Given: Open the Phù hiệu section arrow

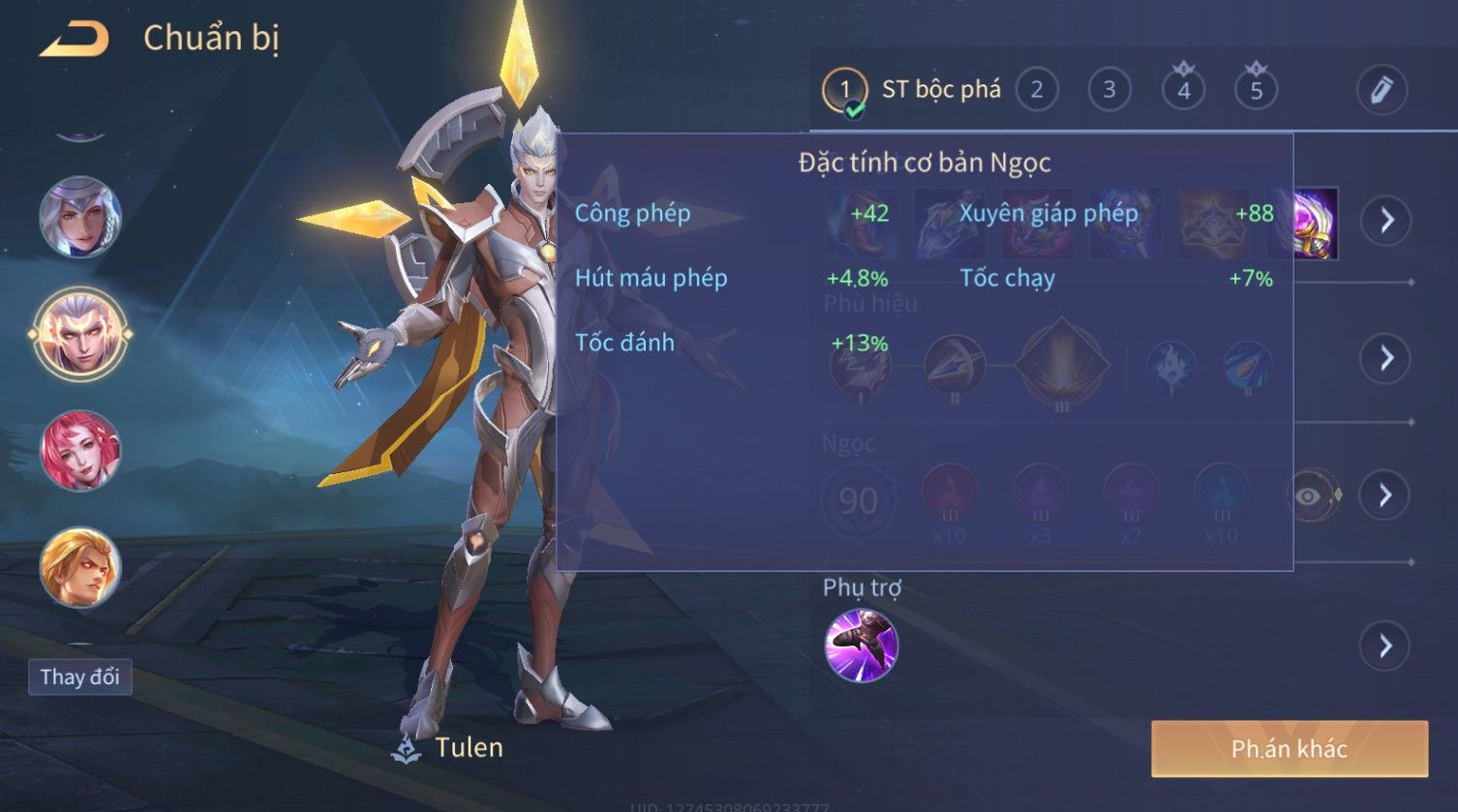Looking at the screenshot, I should coord(1386,358).
